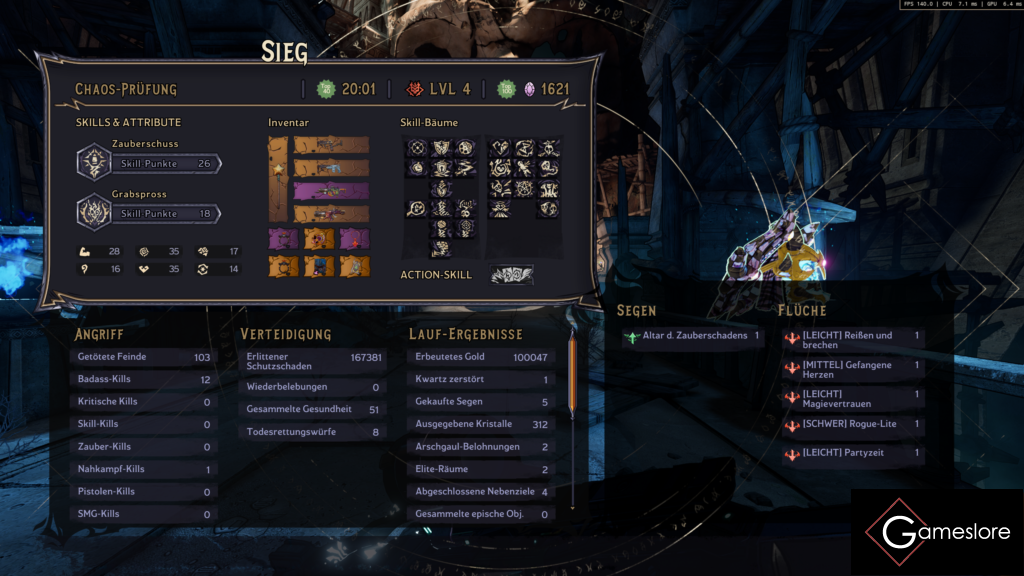Select the Reißen und brechen curse

[852, 340]
